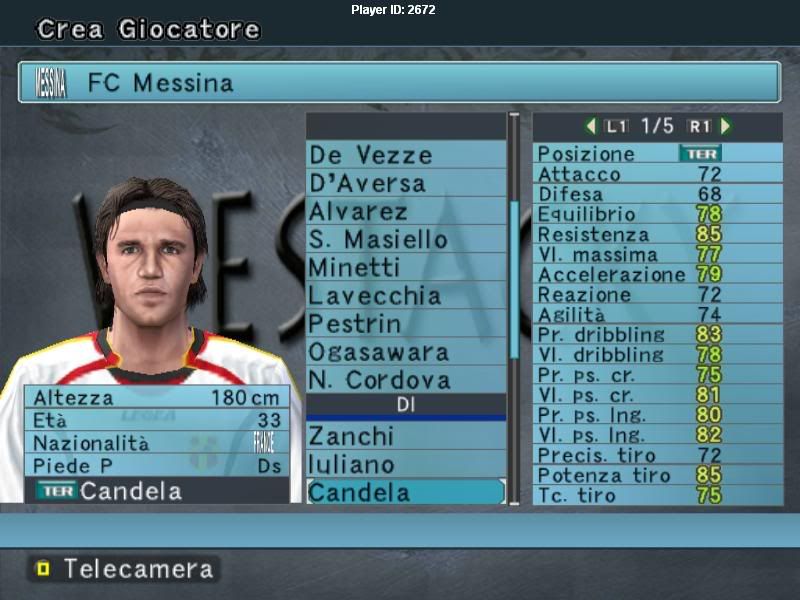Click the player list scrollbar
The image size is (800, 600).
[515, 280]
